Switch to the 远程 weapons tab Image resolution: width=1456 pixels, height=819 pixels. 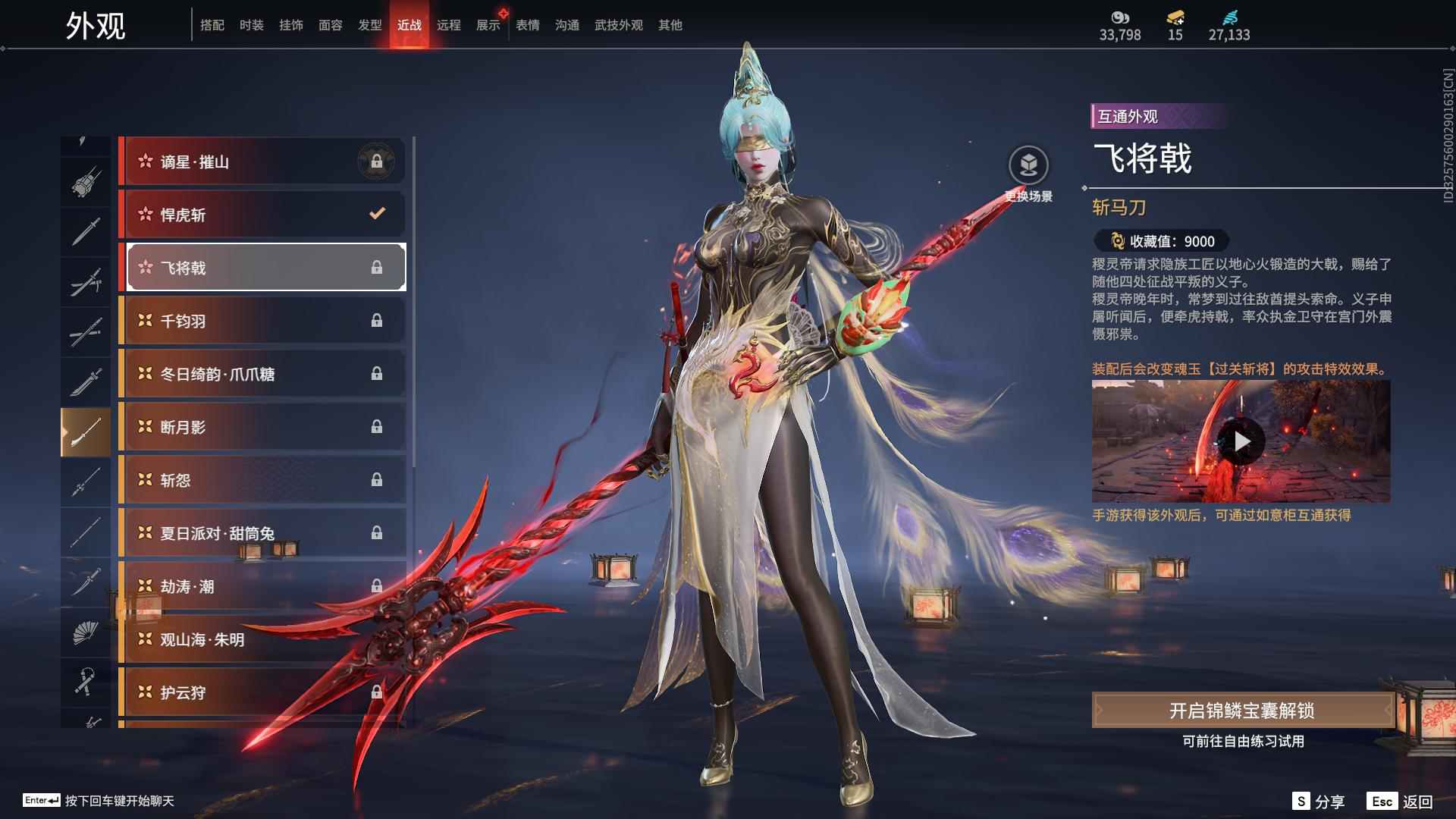pyautogui.click(x=448, y=25)
